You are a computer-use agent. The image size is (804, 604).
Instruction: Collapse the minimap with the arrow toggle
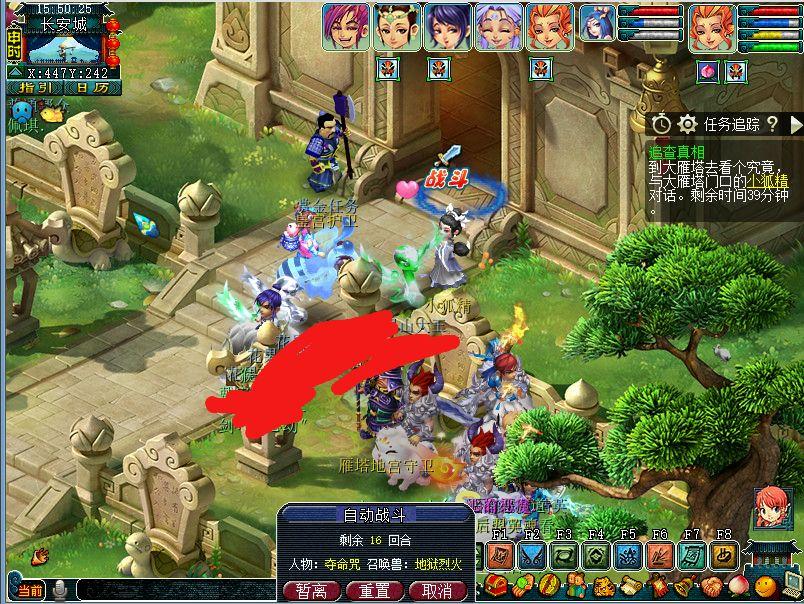click(14, 73)
